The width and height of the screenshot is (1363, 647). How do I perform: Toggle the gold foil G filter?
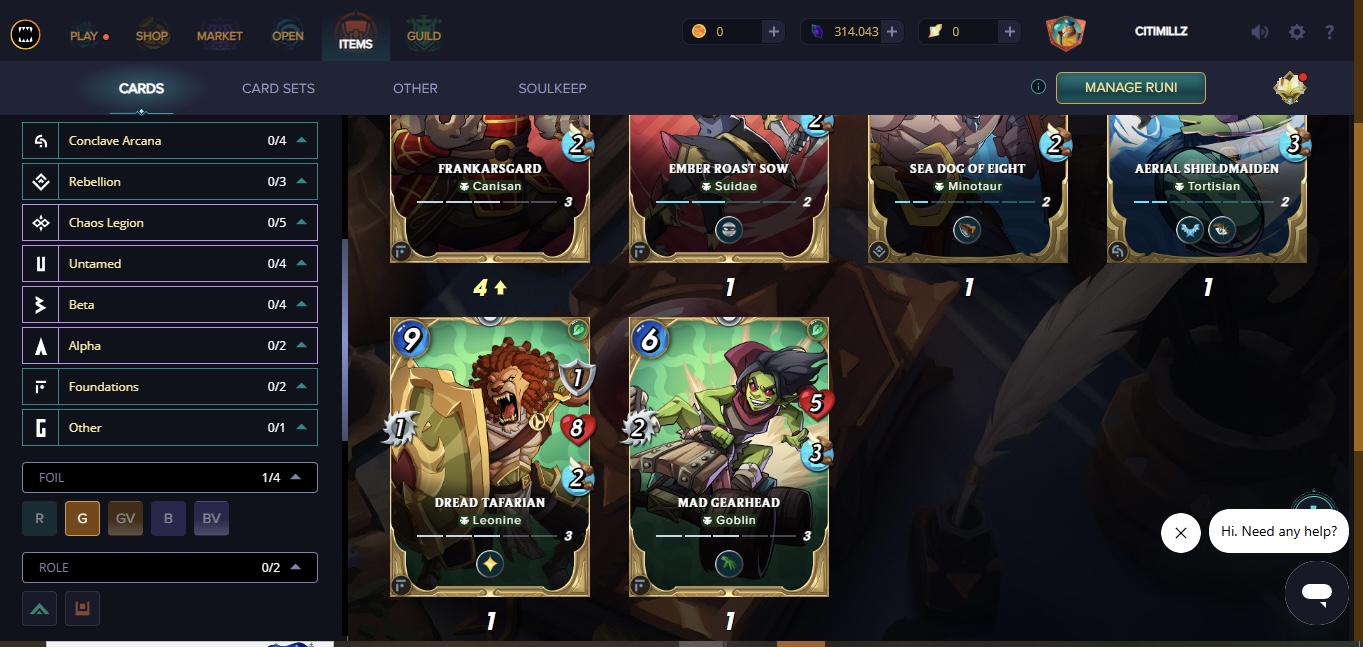pyautogui.click(x=82, y=519)
